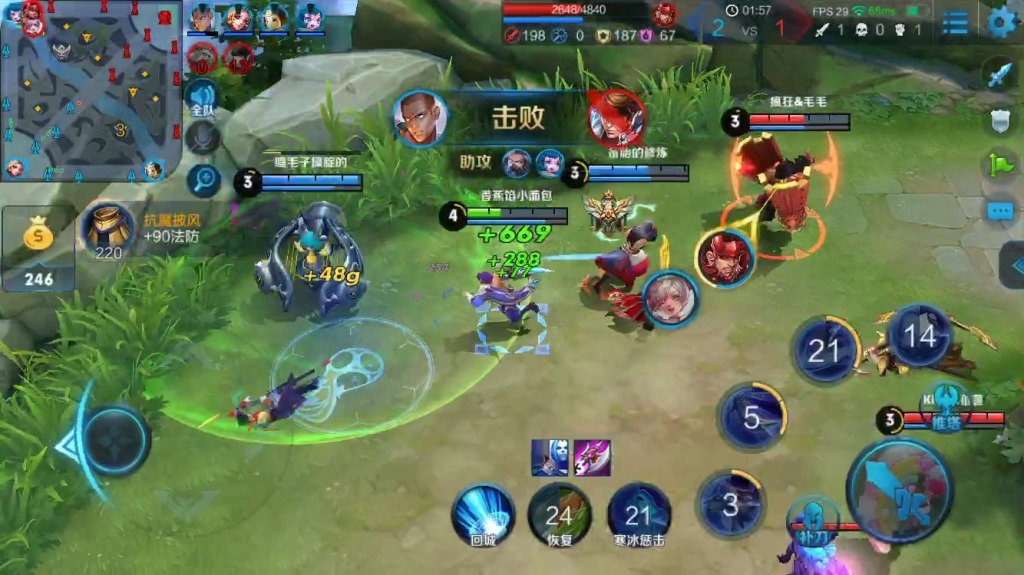Image resolution: width=1024 pixels, height=575 pixels.
Task: Tap the skill showing 14 cooldown
Action: [919, 337]
